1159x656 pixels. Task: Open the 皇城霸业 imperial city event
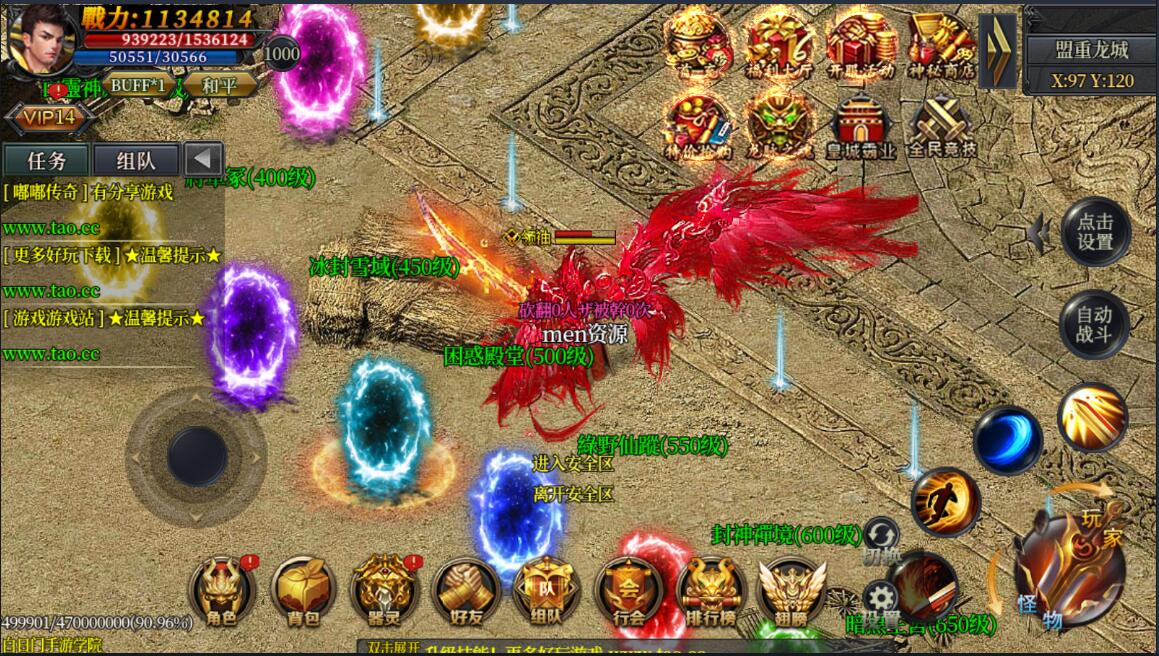tap(862, 127)
